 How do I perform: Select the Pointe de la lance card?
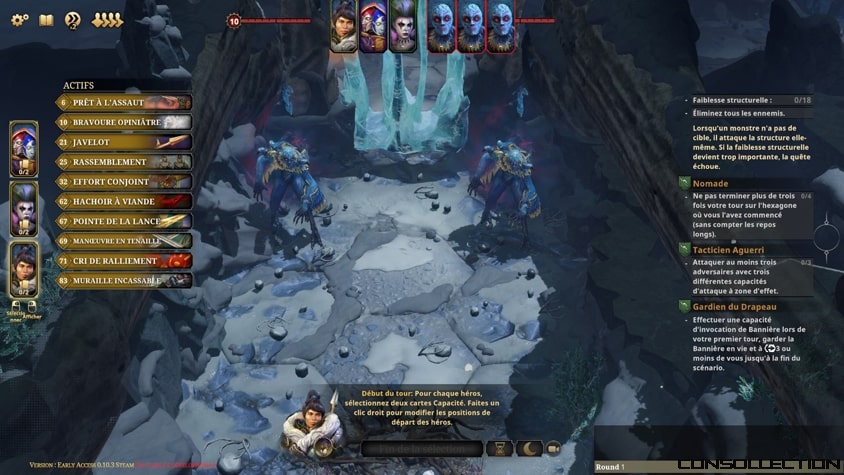pos(124,221)
